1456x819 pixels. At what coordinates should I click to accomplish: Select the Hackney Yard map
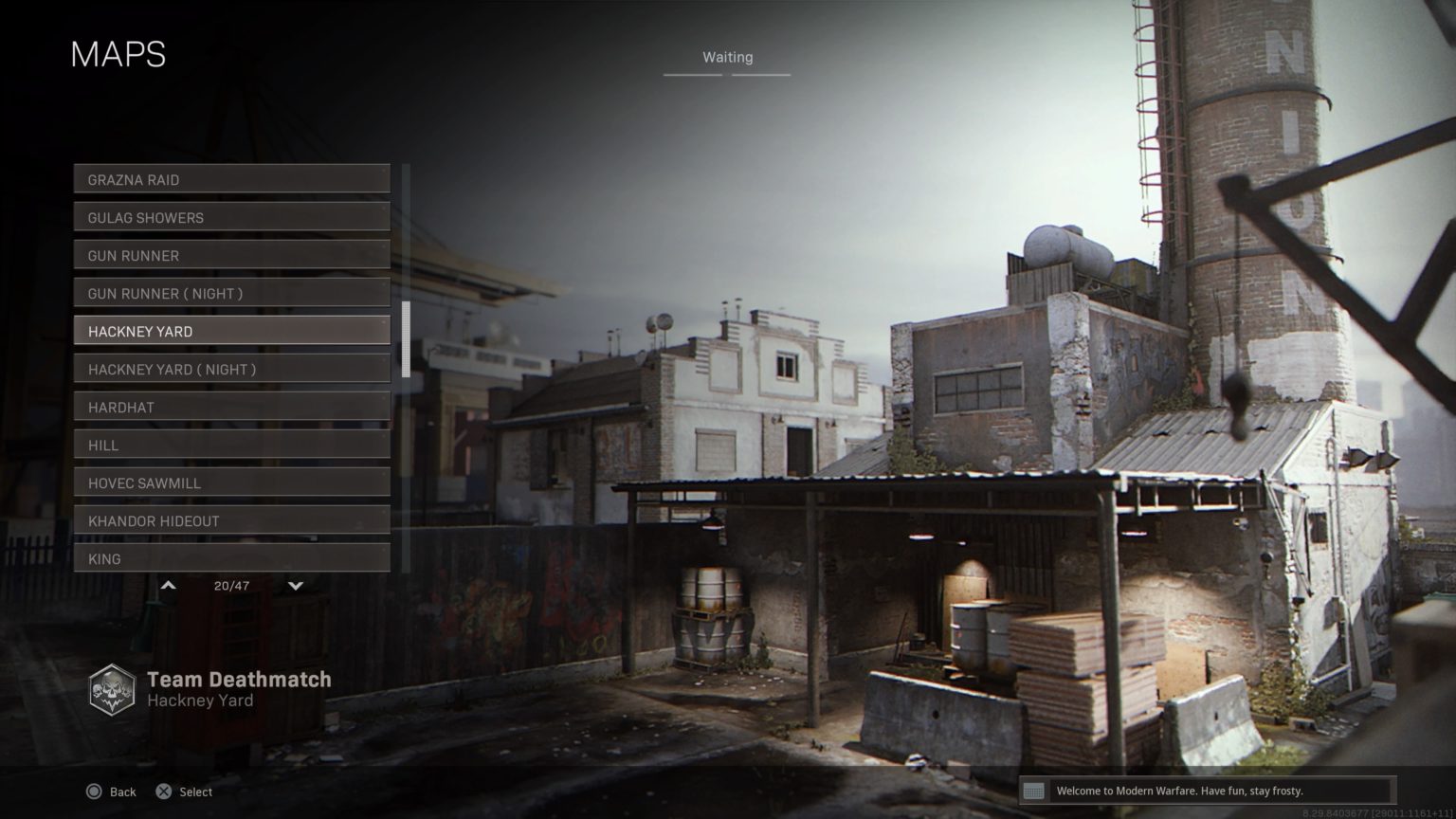[231, 331]
